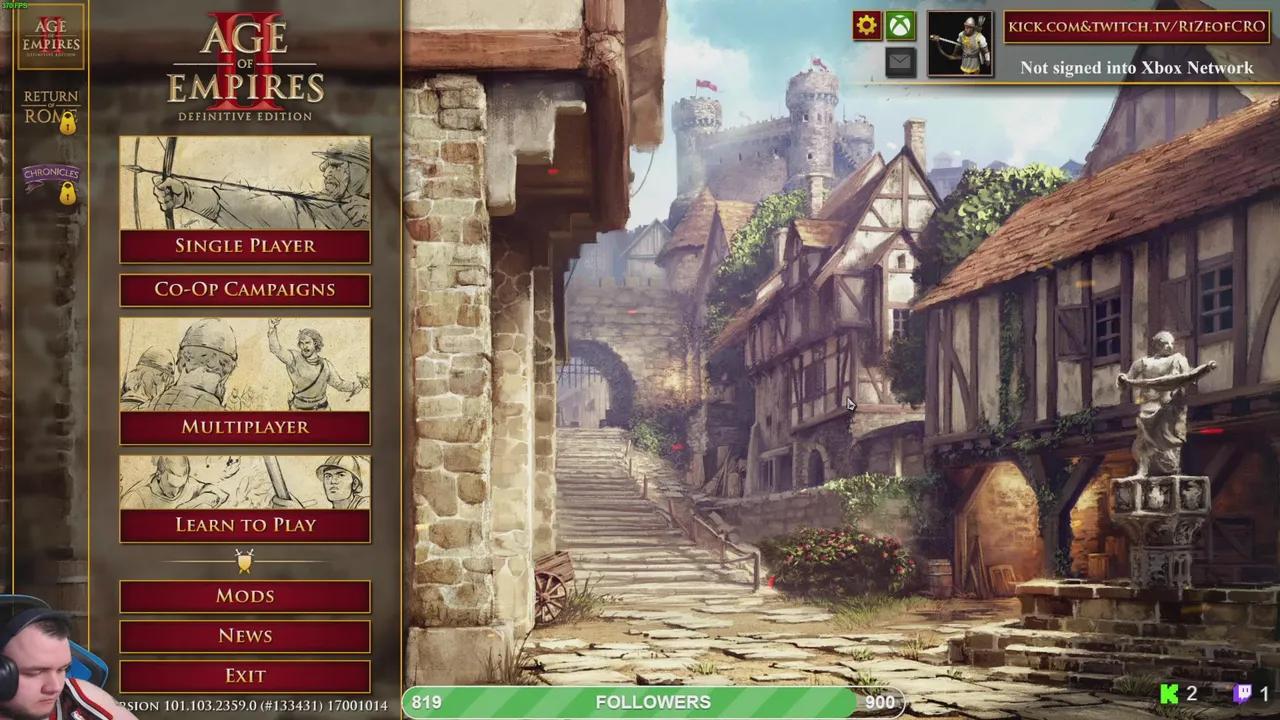Exit the game
This screenshot has height=720, width=1280.
(x=245, y=676)
